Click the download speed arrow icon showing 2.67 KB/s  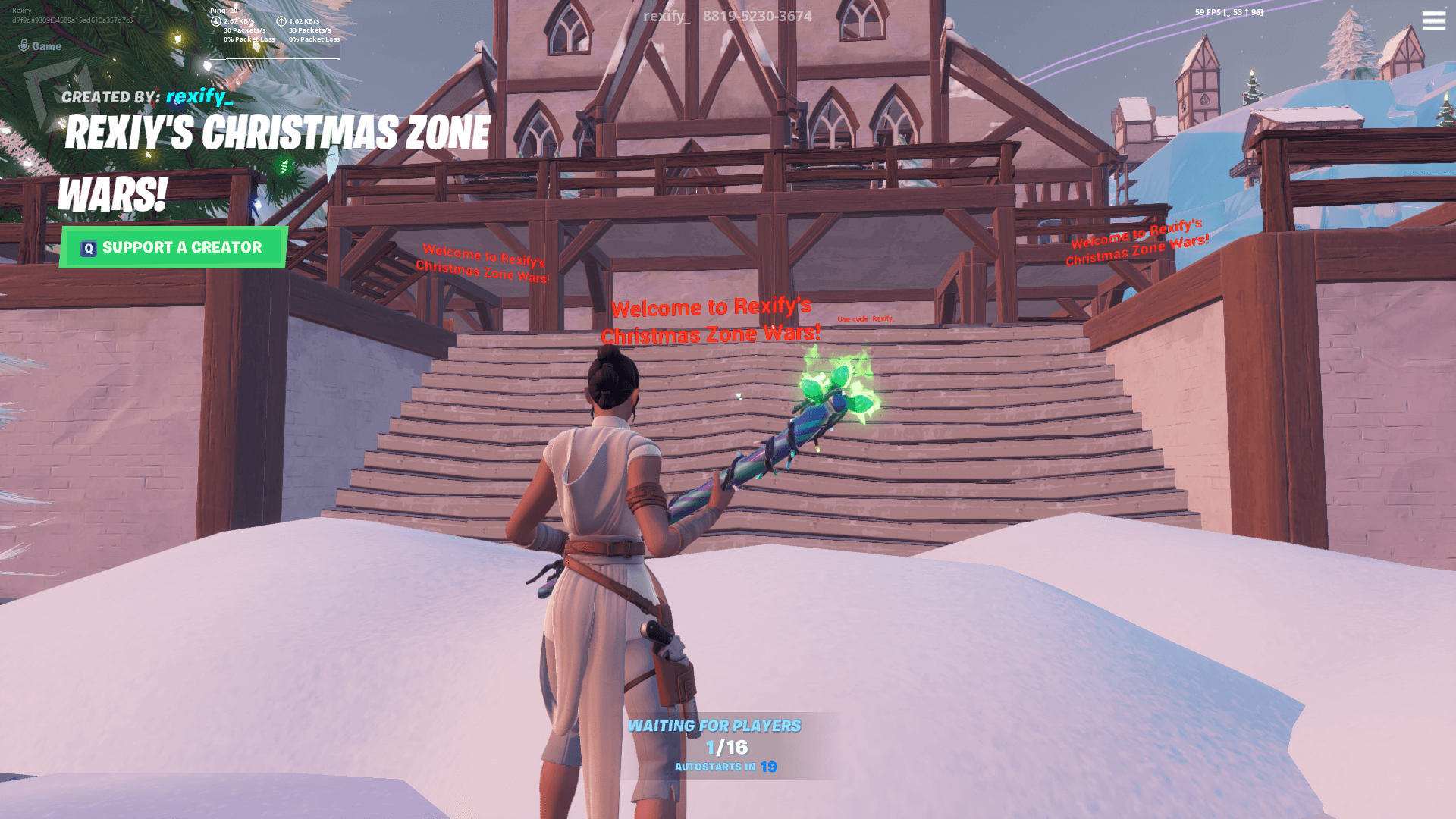(x=216, y=22)
